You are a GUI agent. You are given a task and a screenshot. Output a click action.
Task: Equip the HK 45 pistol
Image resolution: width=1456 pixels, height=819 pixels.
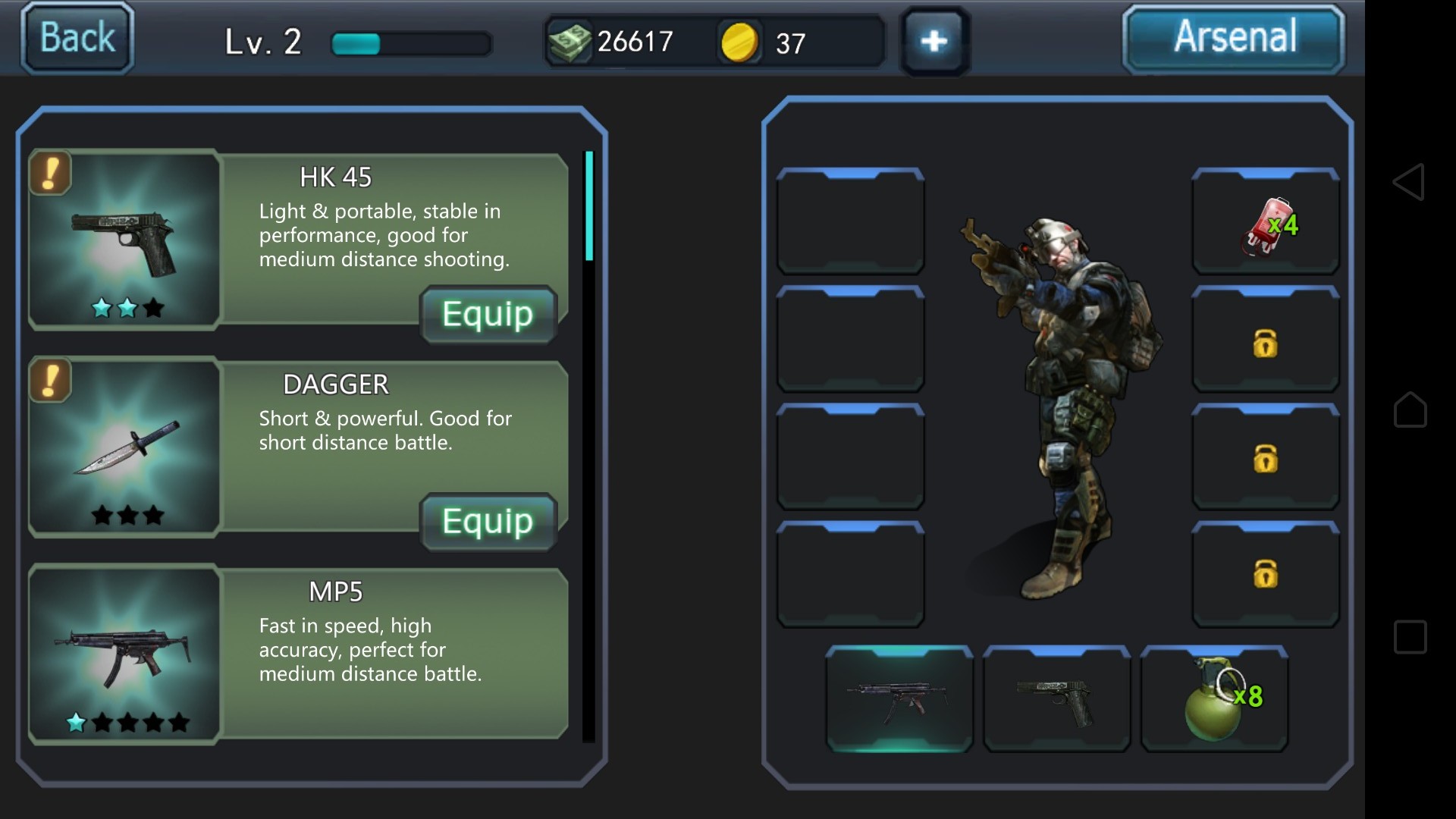tap(488, 314)
